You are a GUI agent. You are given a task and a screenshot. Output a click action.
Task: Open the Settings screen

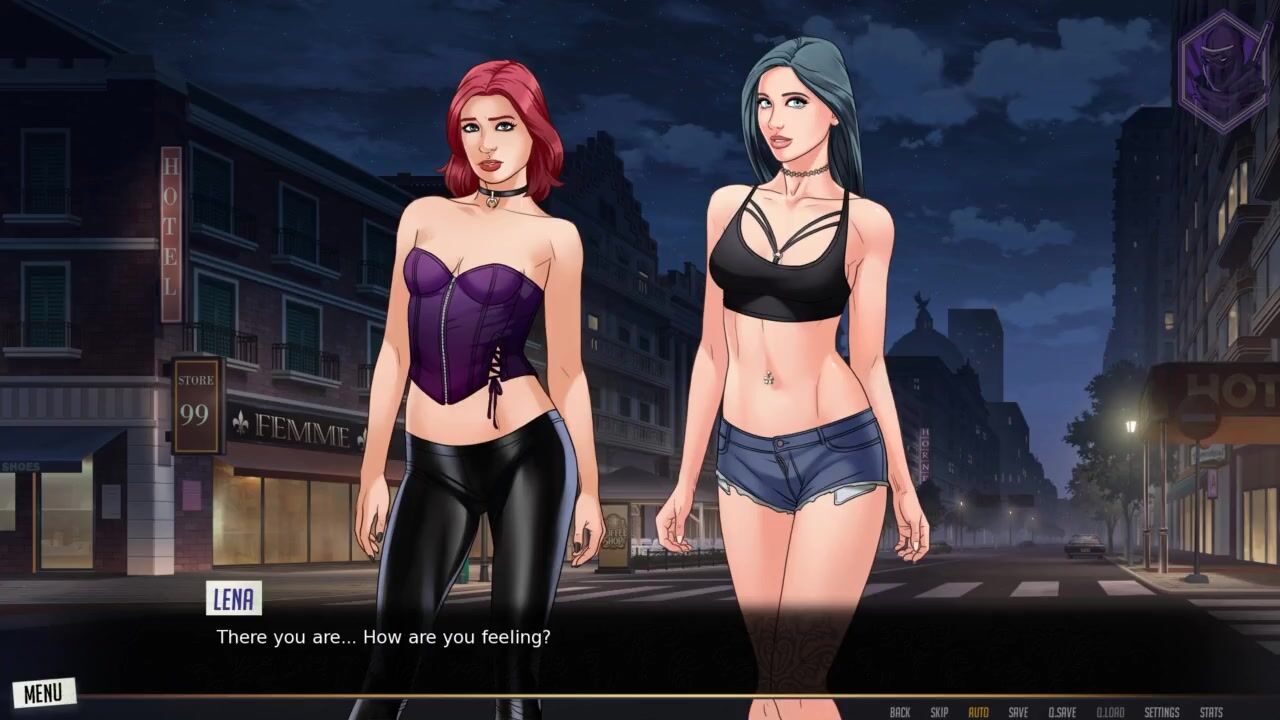(1162, 712)
